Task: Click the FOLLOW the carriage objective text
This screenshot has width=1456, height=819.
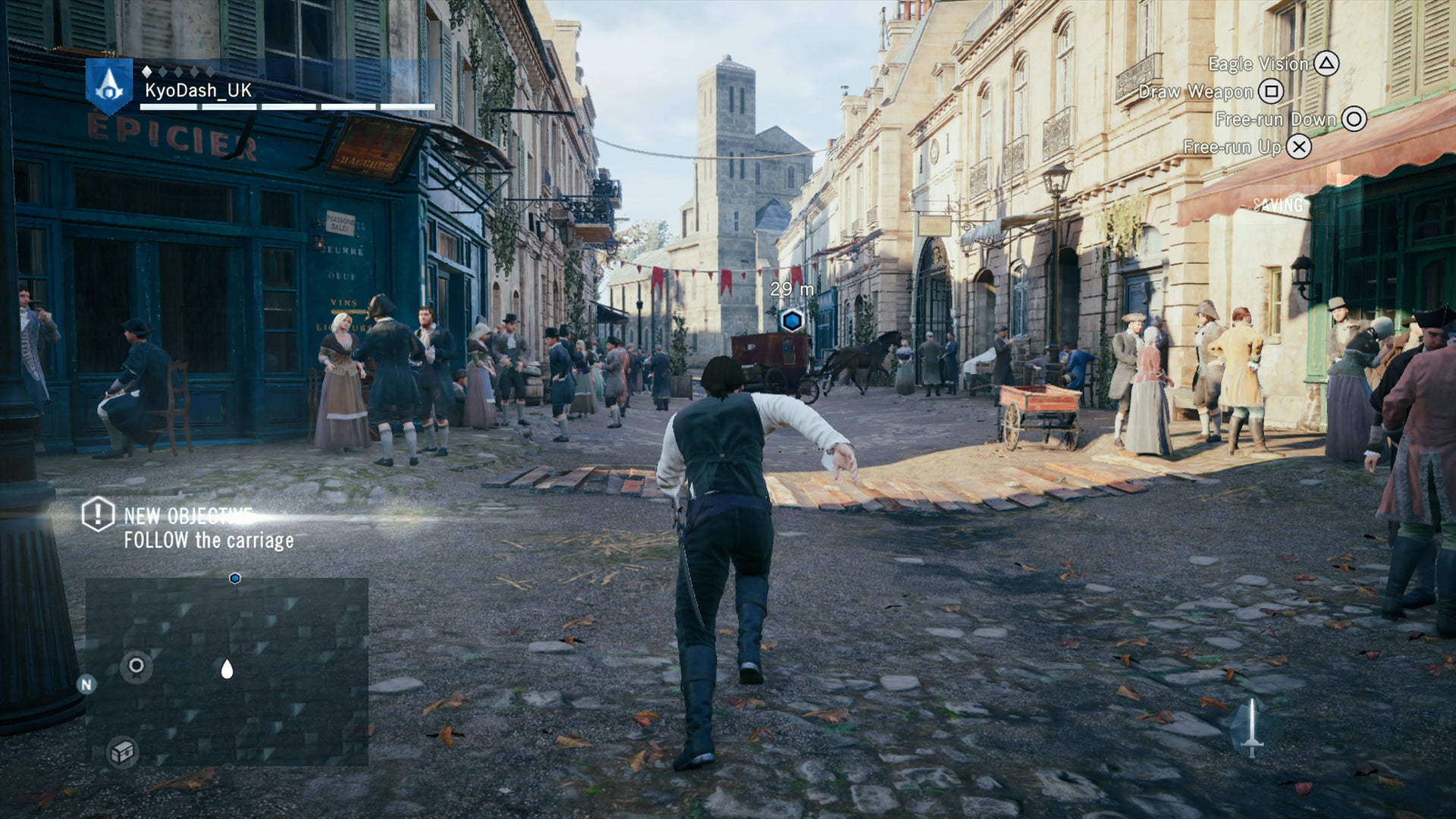Action: click(208, 541)
